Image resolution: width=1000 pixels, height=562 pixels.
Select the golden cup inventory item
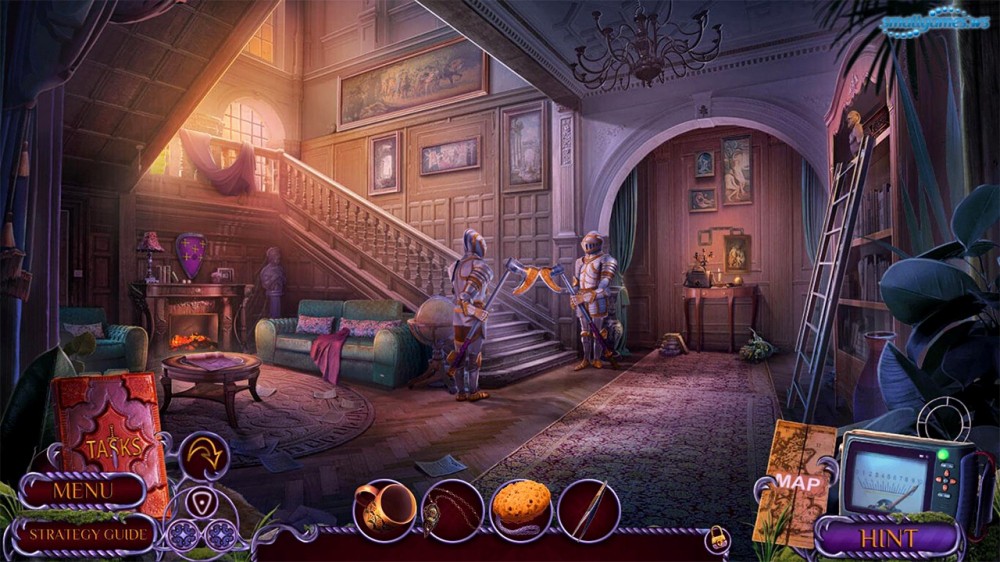click(x=385, y=507)
